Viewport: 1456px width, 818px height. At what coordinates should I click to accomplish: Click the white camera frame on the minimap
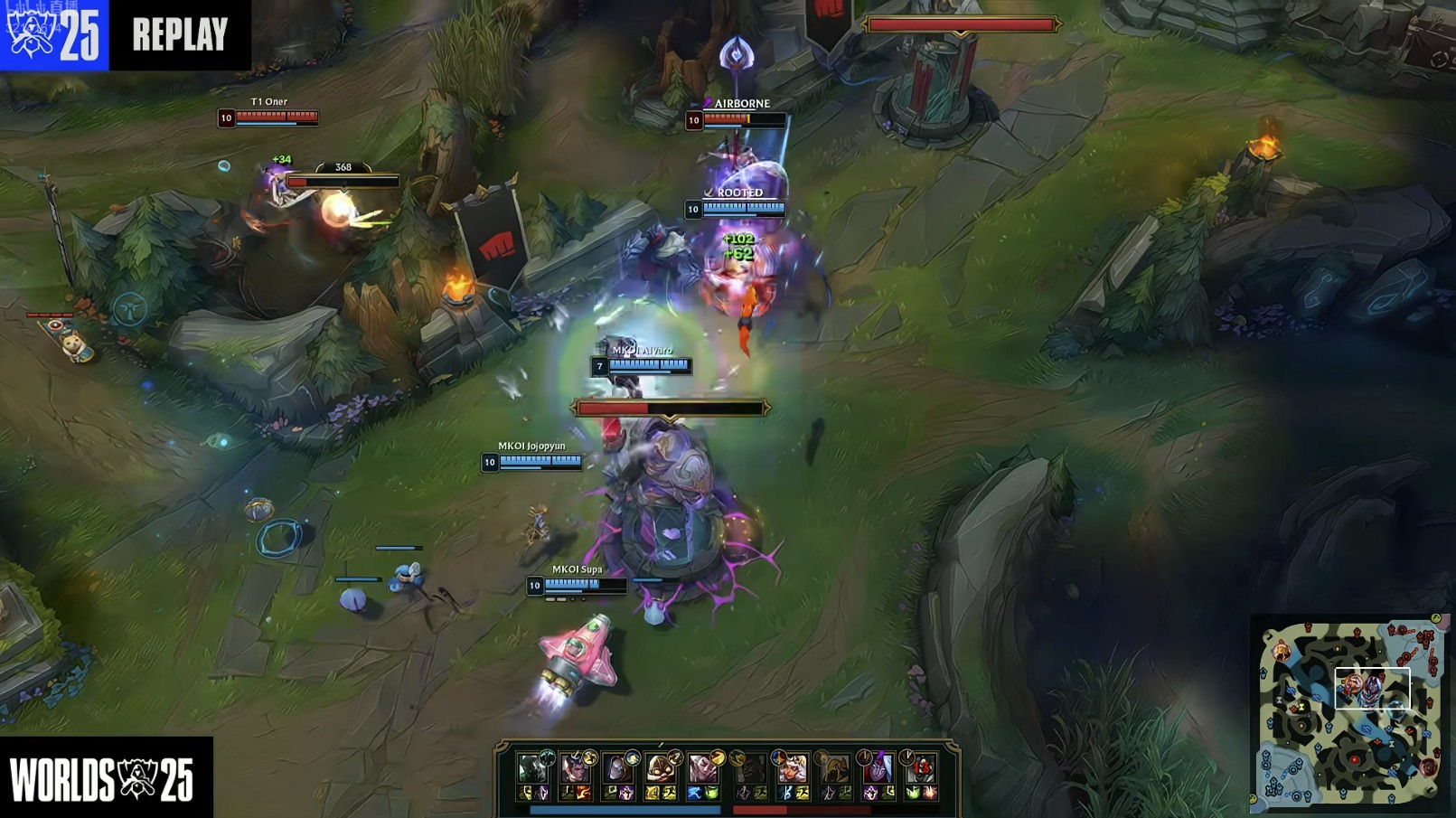tap(1372, 689)
